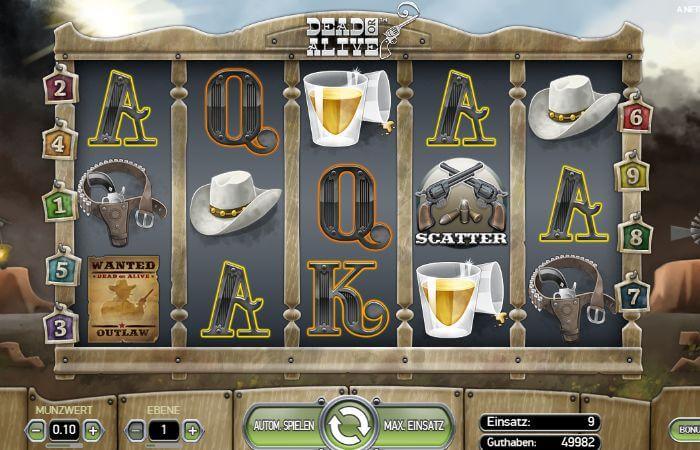The height and width of the screenshot is (450, 700).
Task: Choose payline tag number 8
Action: point(635,237)
